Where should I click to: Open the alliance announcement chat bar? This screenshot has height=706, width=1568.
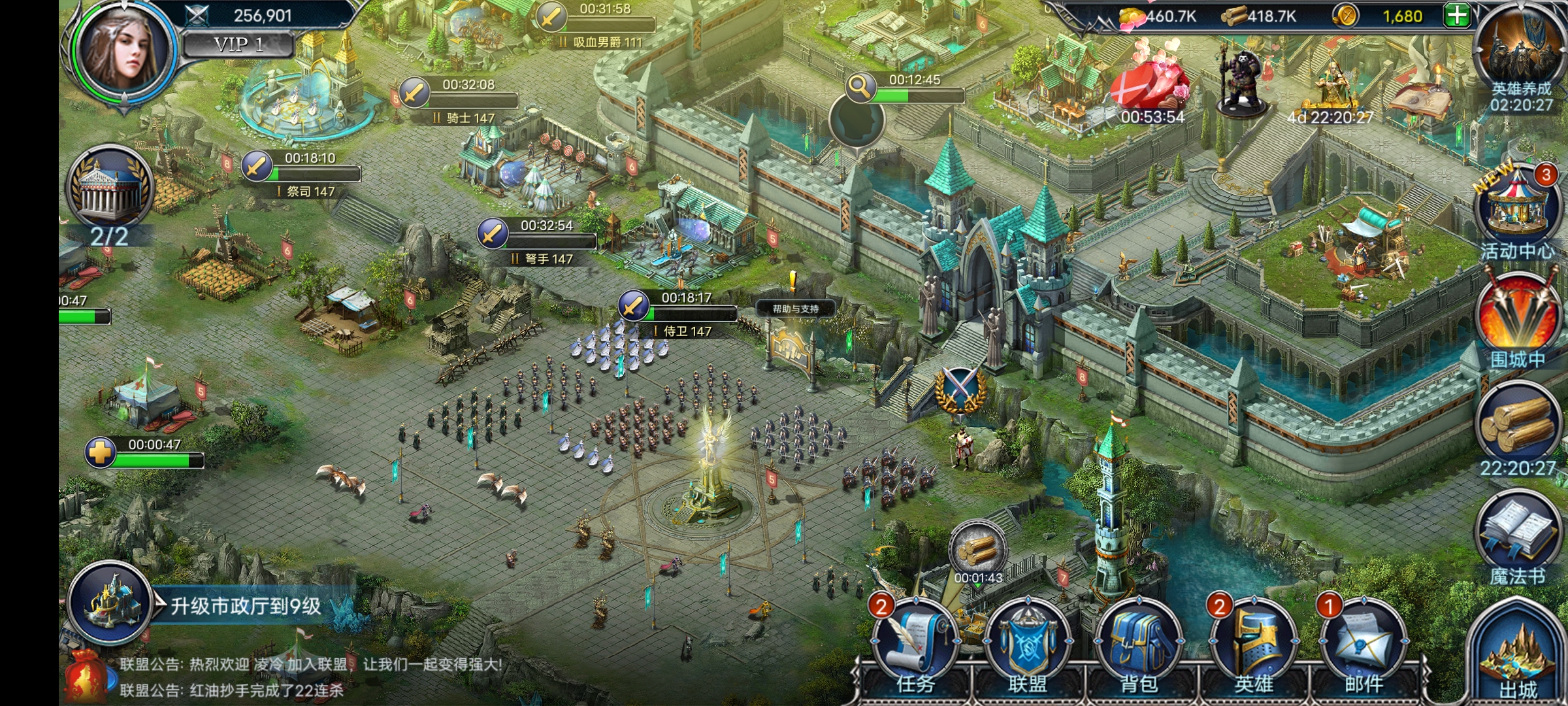coord(310,677)
